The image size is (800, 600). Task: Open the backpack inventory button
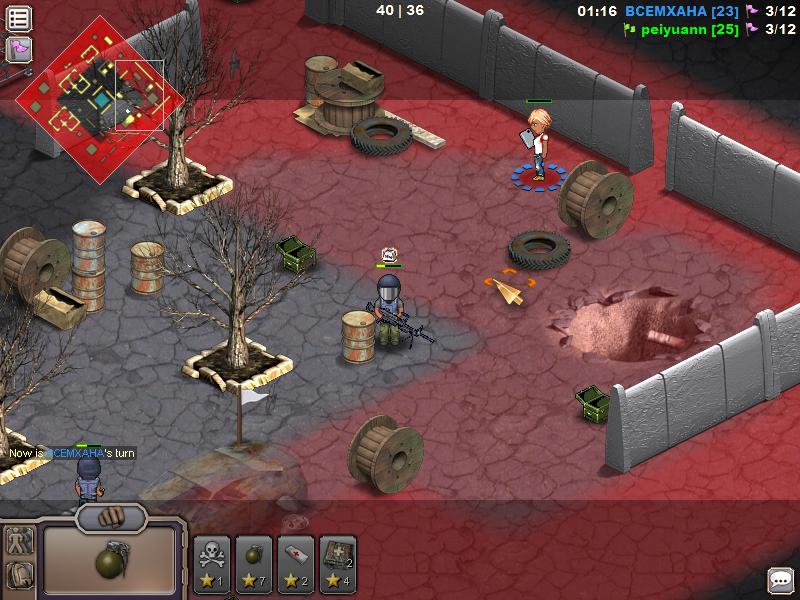19,577
